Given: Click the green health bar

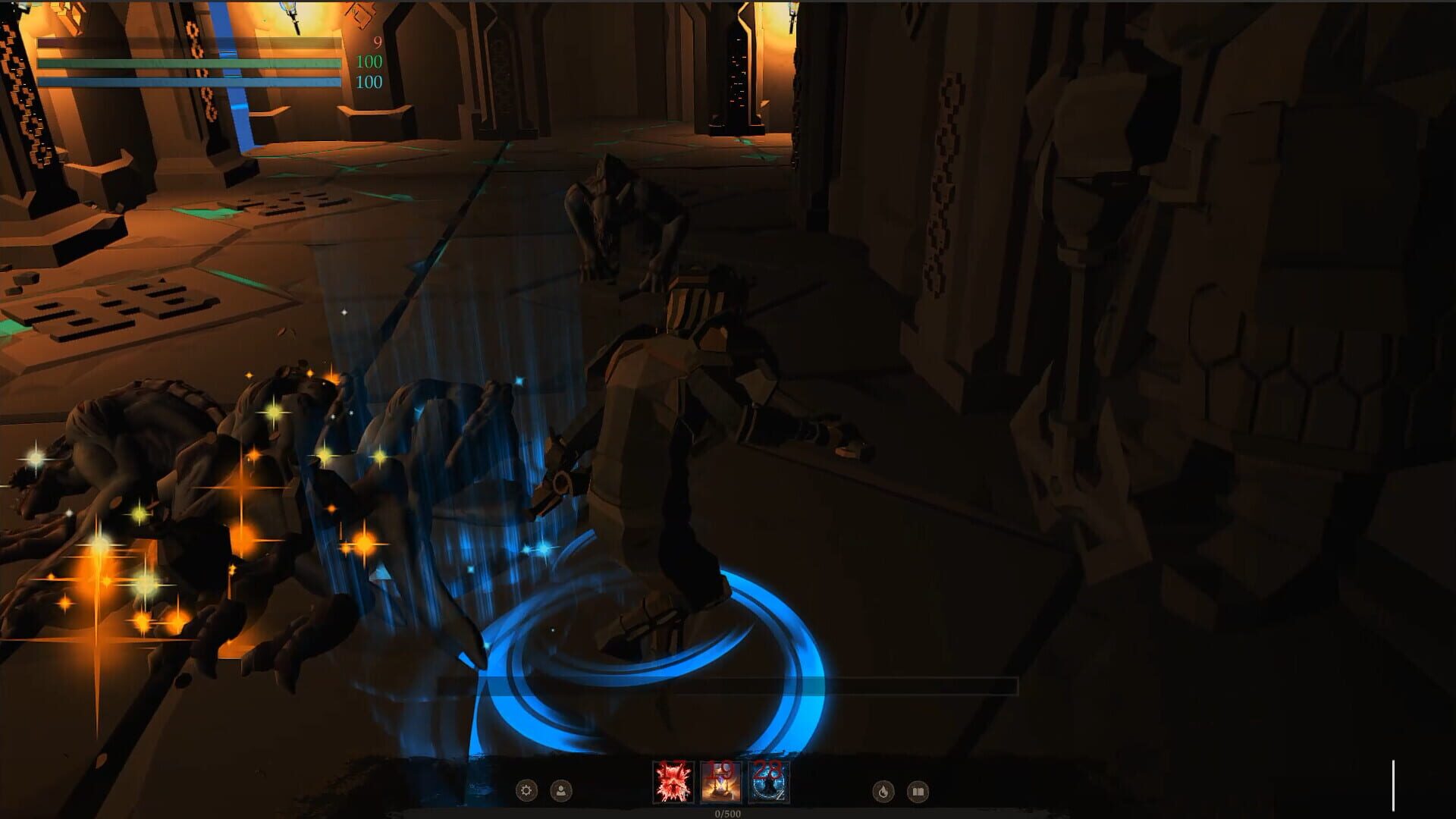Looking at the screenshot, I should coord(190,64).
